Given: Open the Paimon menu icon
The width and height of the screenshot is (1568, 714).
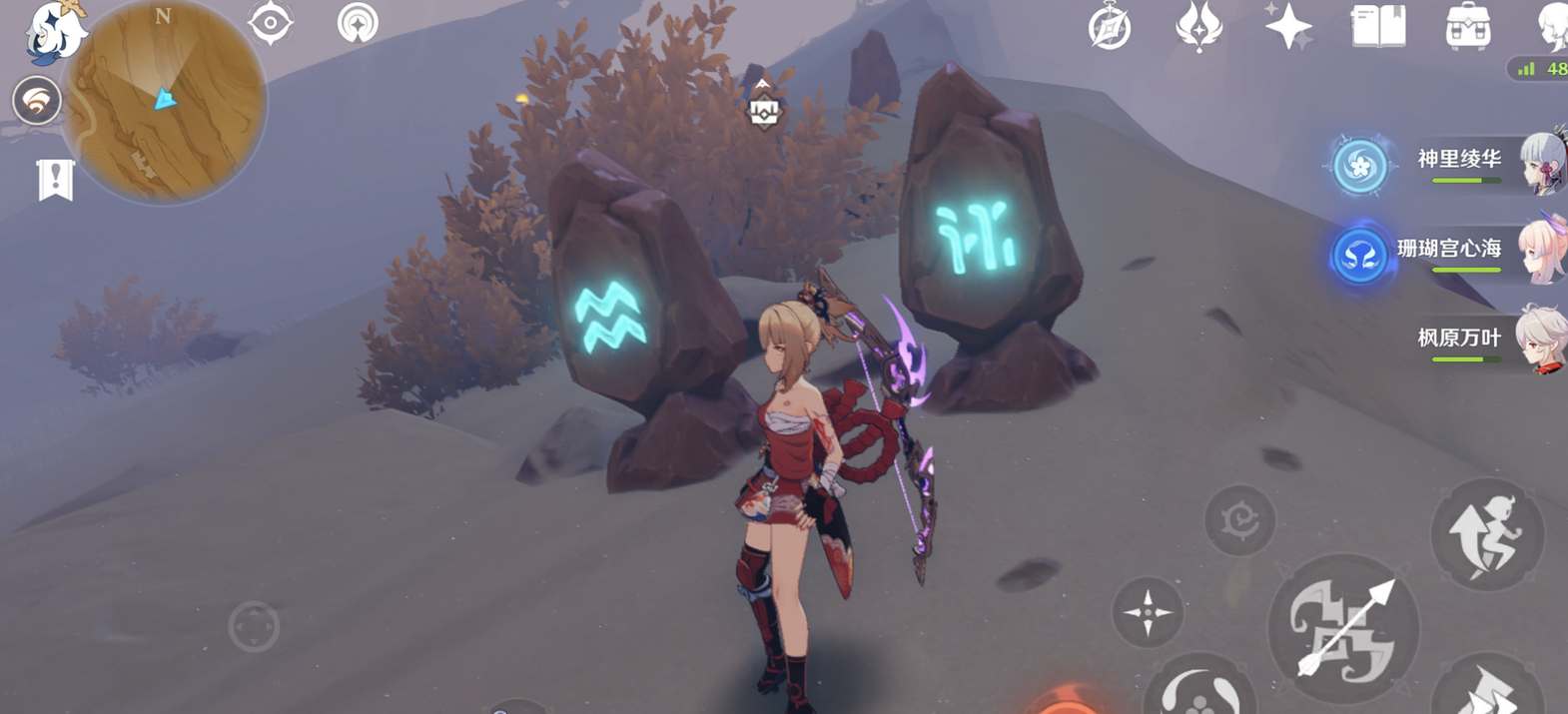Looking at the screenshot, I should point(55,32).
